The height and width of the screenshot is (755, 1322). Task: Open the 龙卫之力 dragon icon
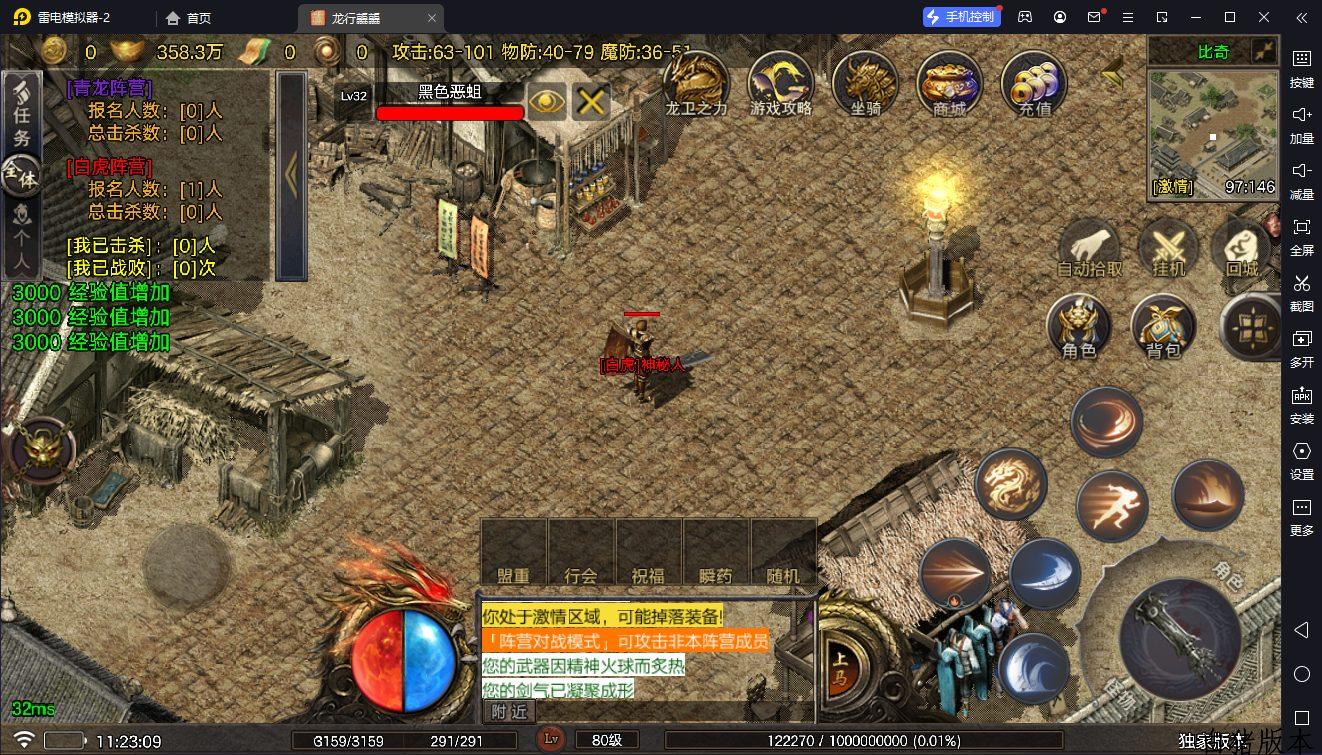click(x=696, y=82)
